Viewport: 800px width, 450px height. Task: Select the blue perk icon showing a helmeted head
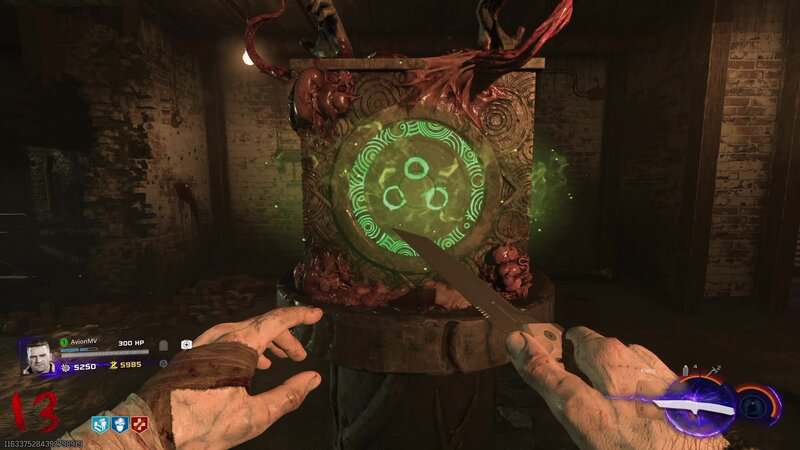119,425
